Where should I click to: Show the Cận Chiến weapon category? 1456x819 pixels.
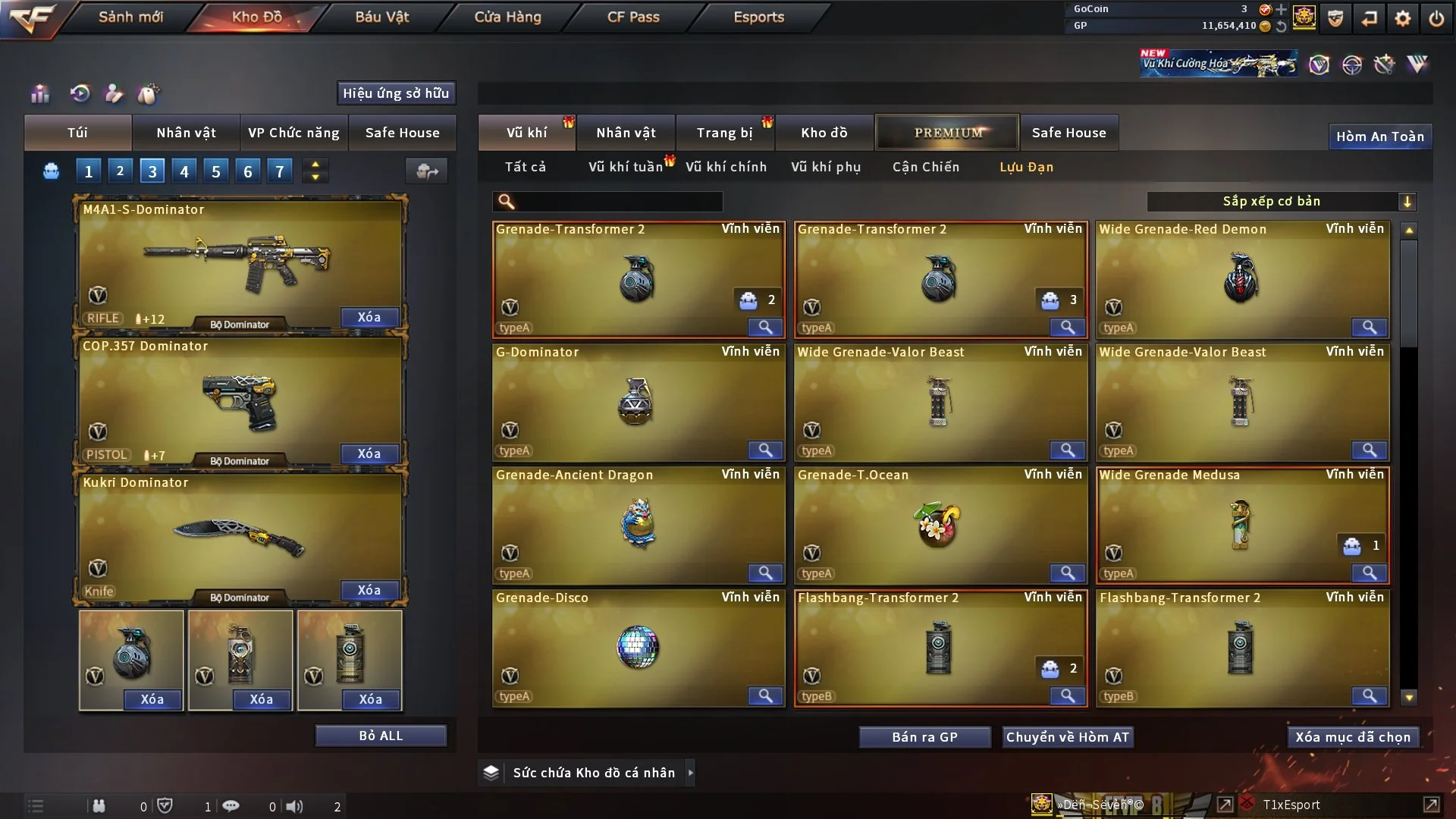click(x=925, y=167)
